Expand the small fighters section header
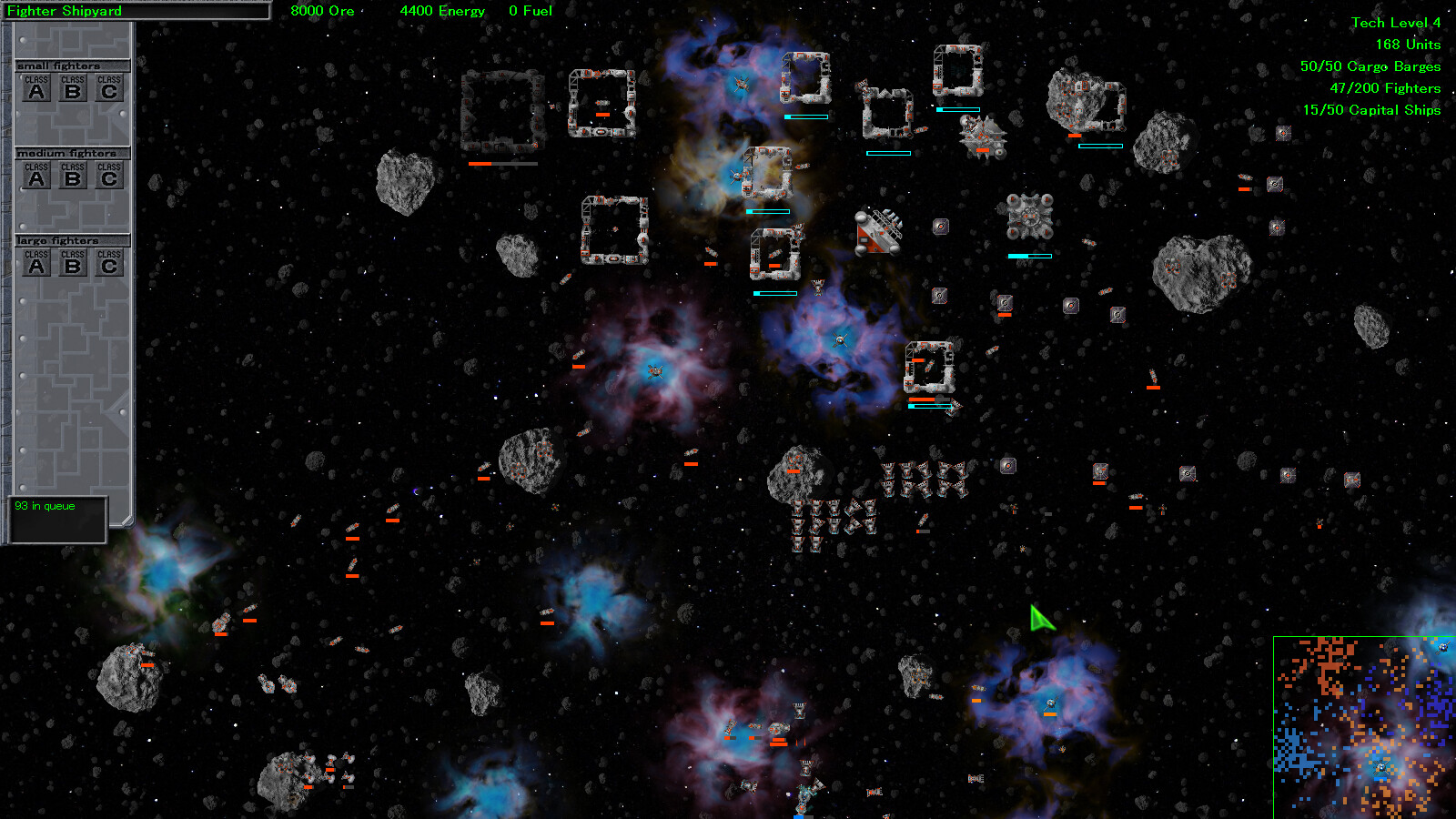 click(x=73, y=66)
